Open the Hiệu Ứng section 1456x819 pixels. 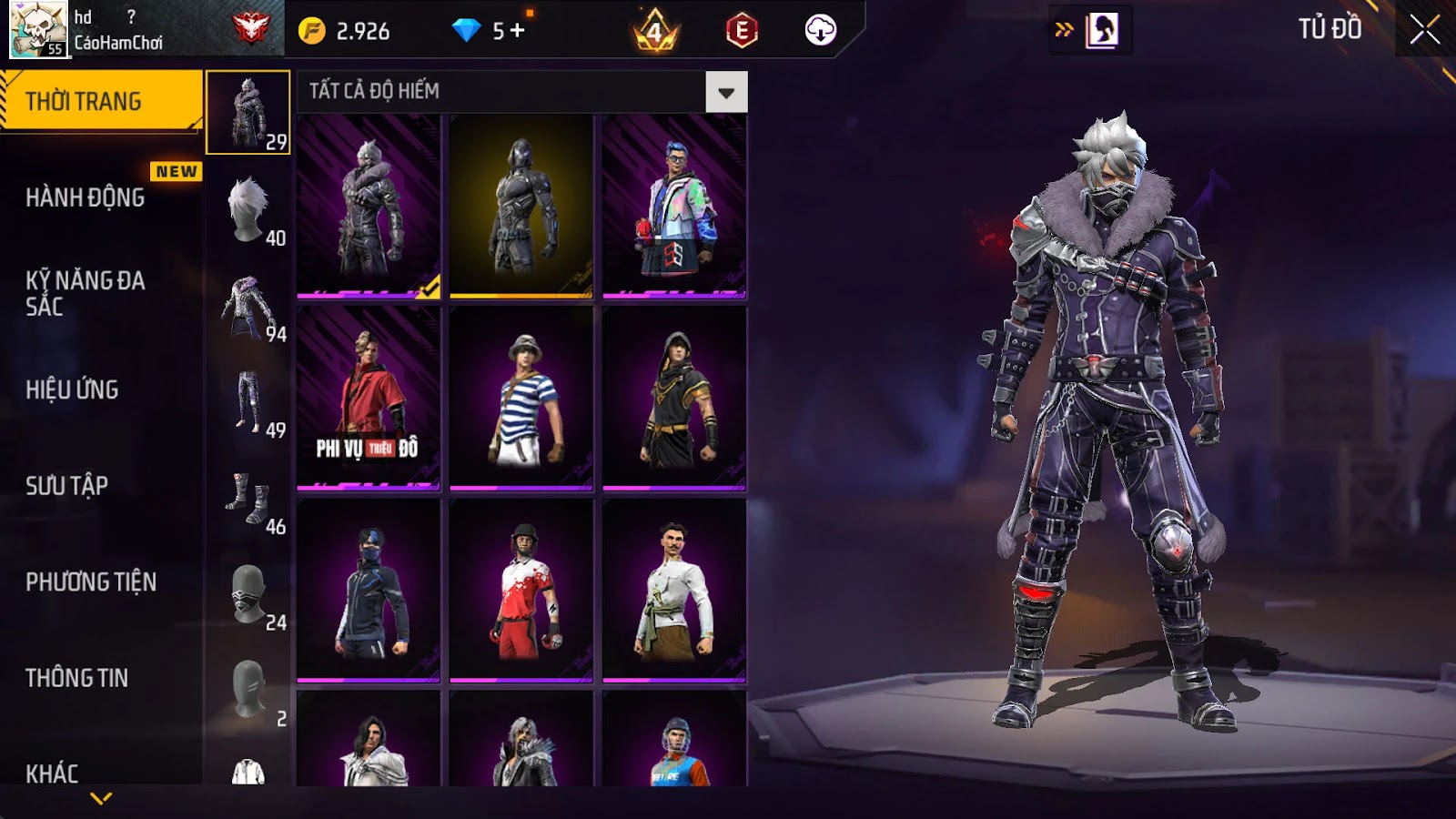coord(73,389)
